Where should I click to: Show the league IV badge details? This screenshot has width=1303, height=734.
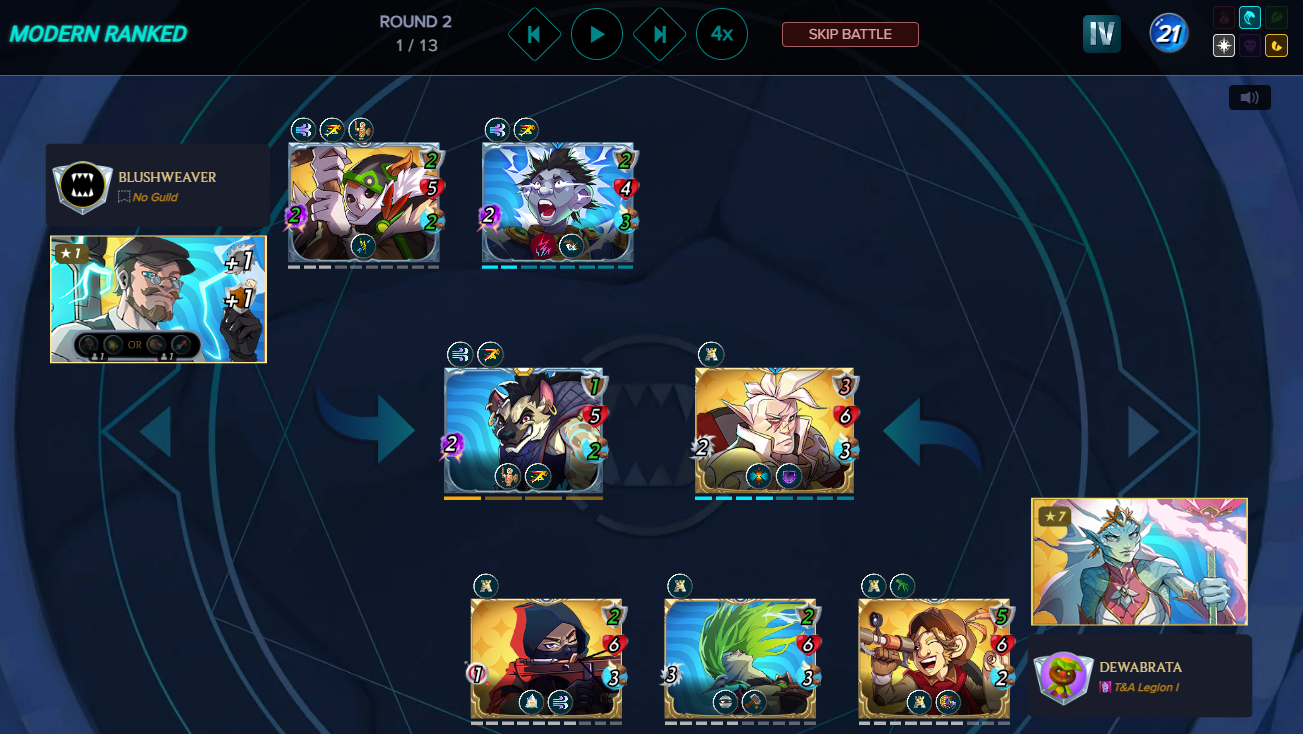(1101, 34)
